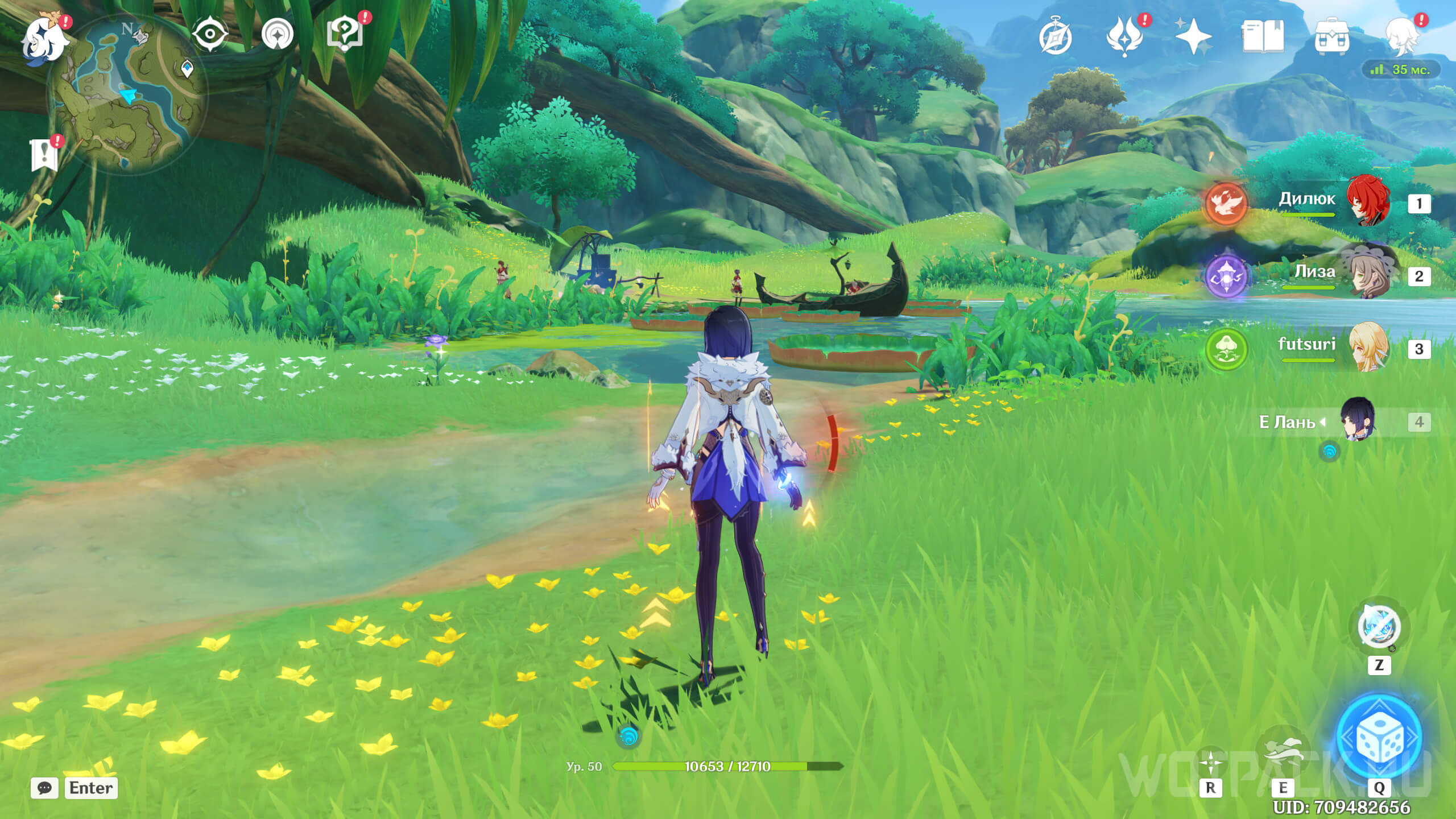Activate the Elemental Sight eye icon

[x=210, y=34]
